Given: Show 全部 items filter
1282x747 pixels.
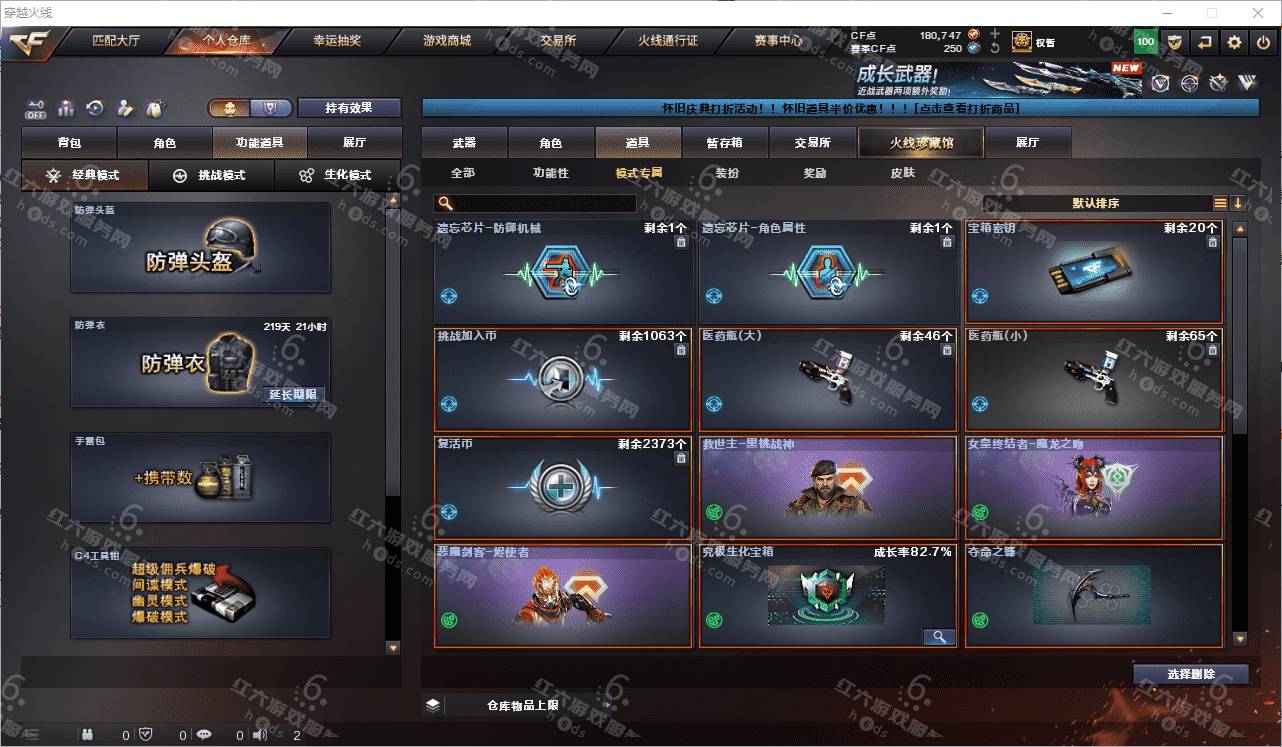Looking at the screenshot, I should pyautogui.click(x=463, y=173).
